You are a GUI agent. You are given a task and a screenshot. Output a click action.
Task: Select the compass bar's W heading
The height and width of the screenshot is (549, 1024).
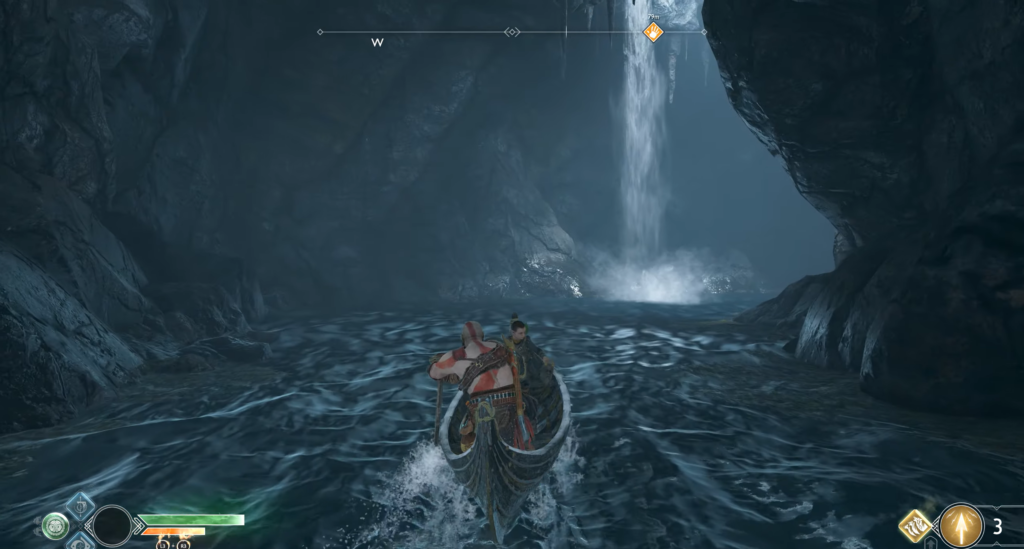[377, 43]
